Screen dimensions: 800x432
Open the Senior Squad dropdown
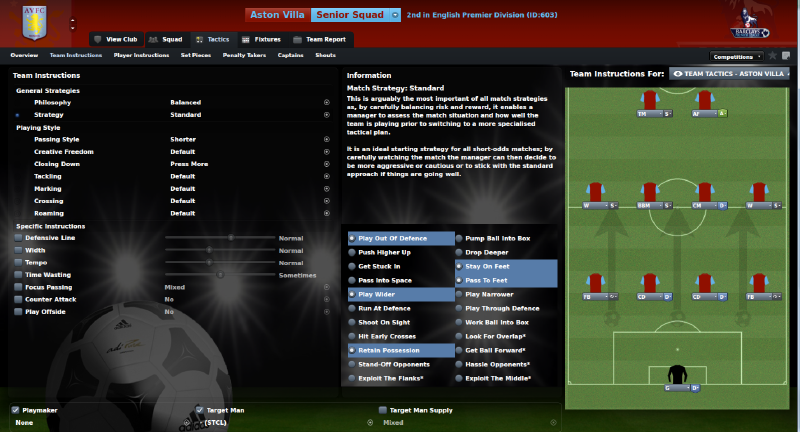(x=356, y=15)
